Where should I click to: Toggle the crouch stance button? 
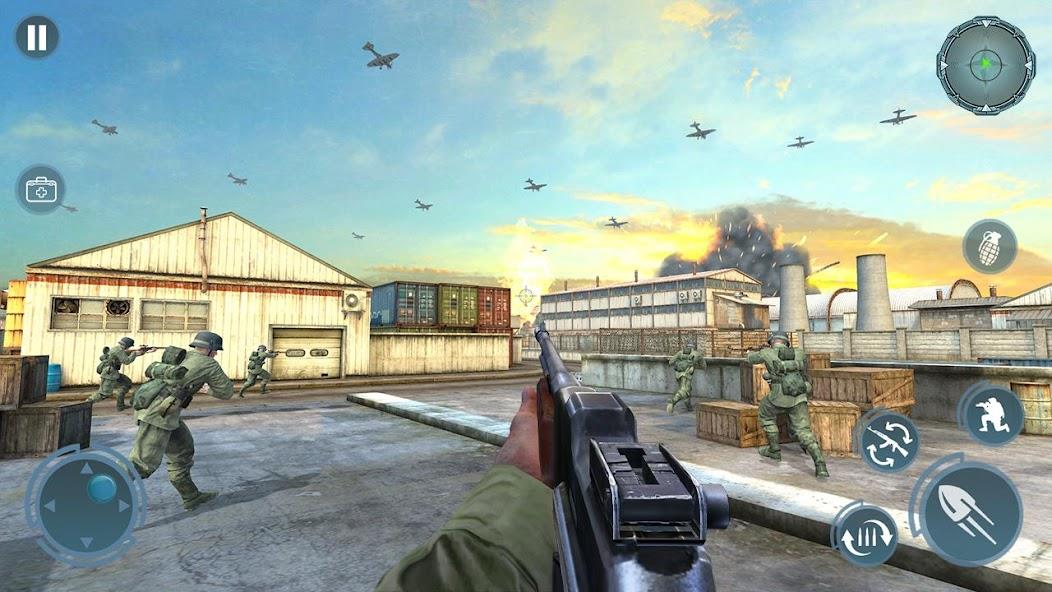click(x=992, y=413)
